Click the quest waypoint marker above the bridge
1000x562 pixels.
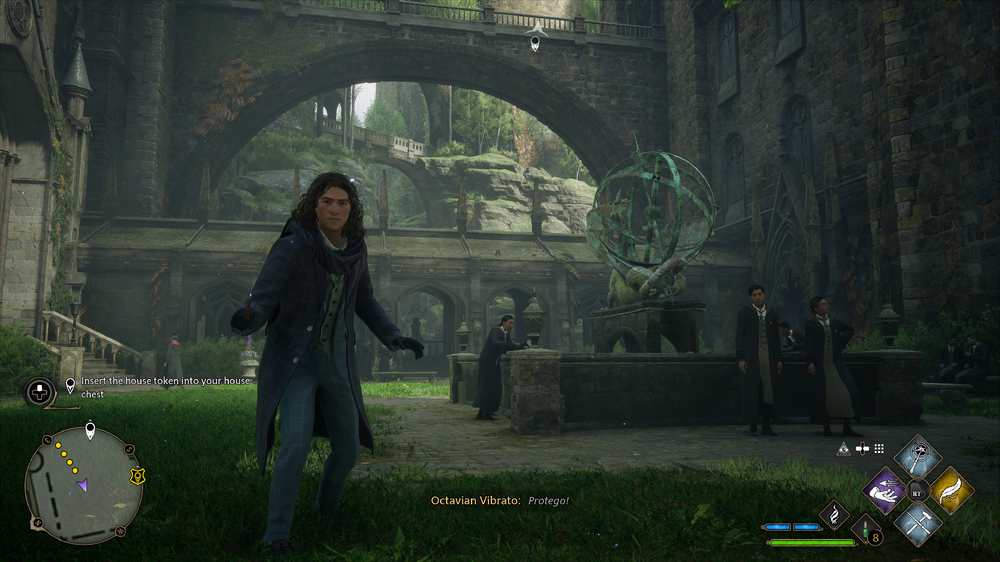click(535, 40)
